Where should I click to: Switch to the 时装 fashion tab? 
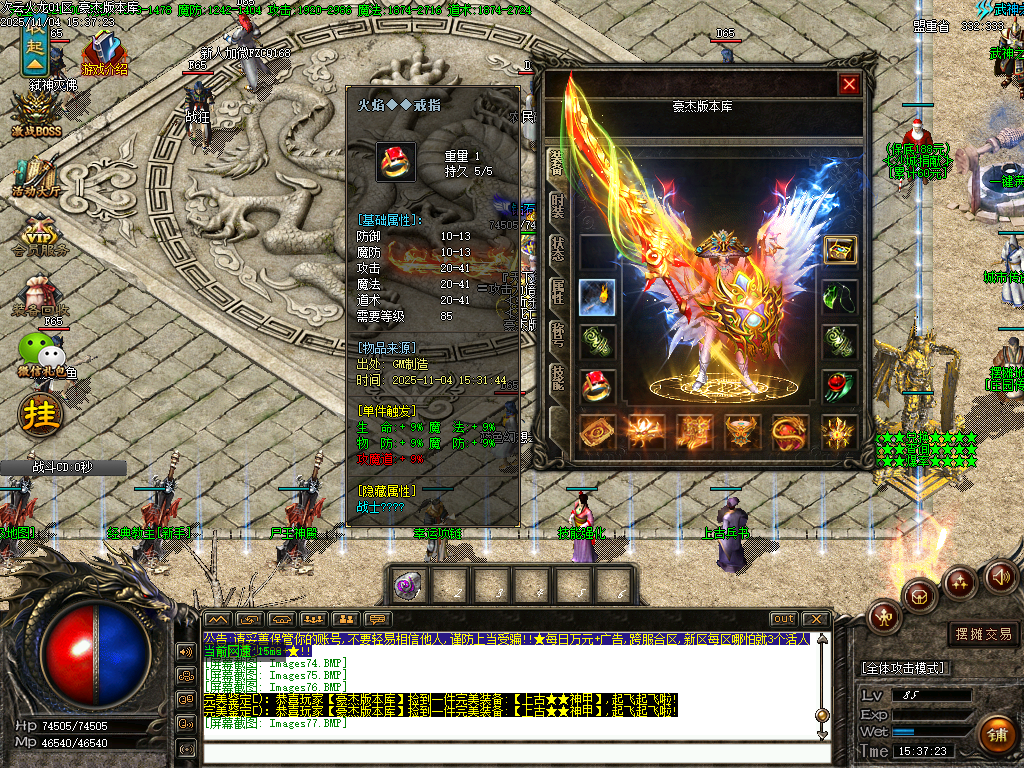tap(557, 209)
